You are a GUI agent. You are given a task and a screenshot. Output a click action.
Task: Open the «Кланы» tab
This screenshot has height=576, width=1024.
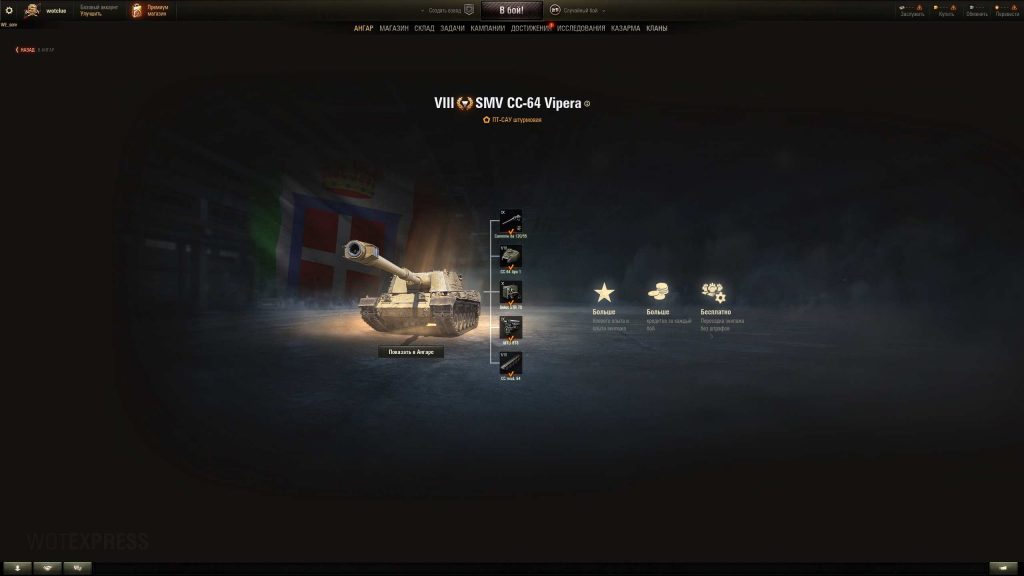click(657, 28)
